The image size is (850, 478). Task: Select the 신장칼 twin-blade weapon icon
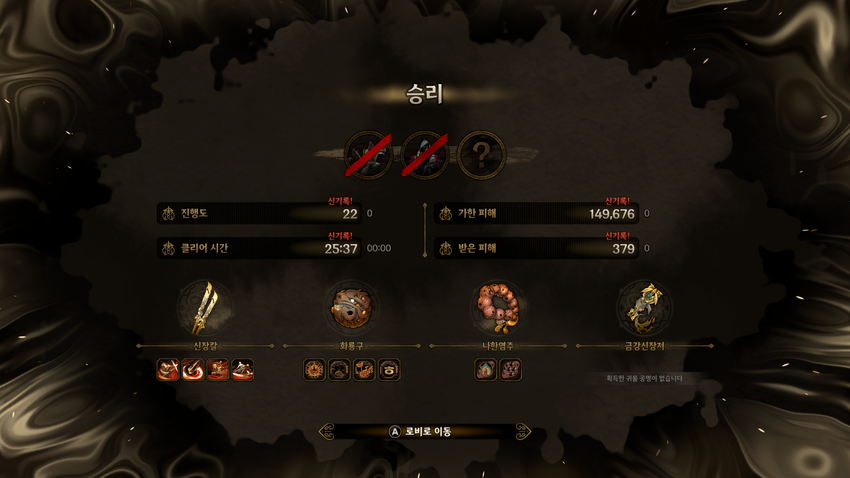pyautogui.click(x=205, y=307)
